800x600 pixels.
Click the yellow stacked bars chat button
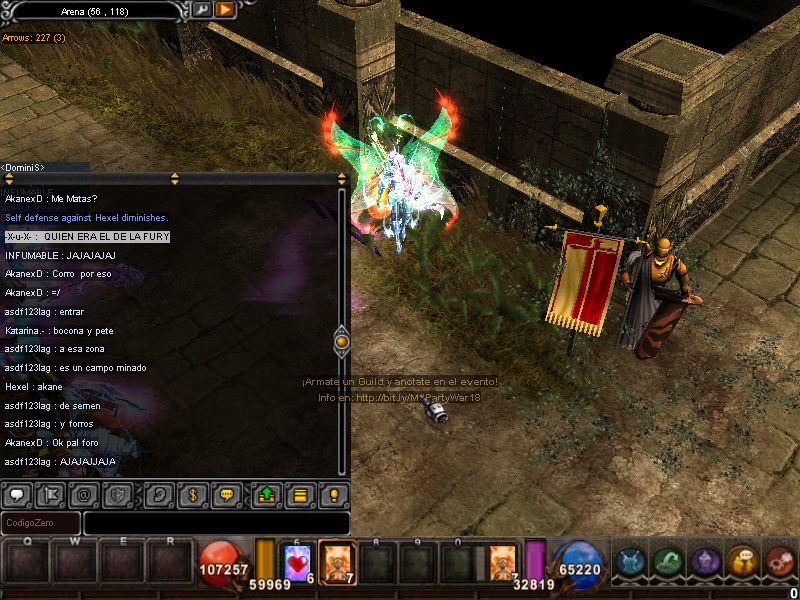click(x=299, y=494)
